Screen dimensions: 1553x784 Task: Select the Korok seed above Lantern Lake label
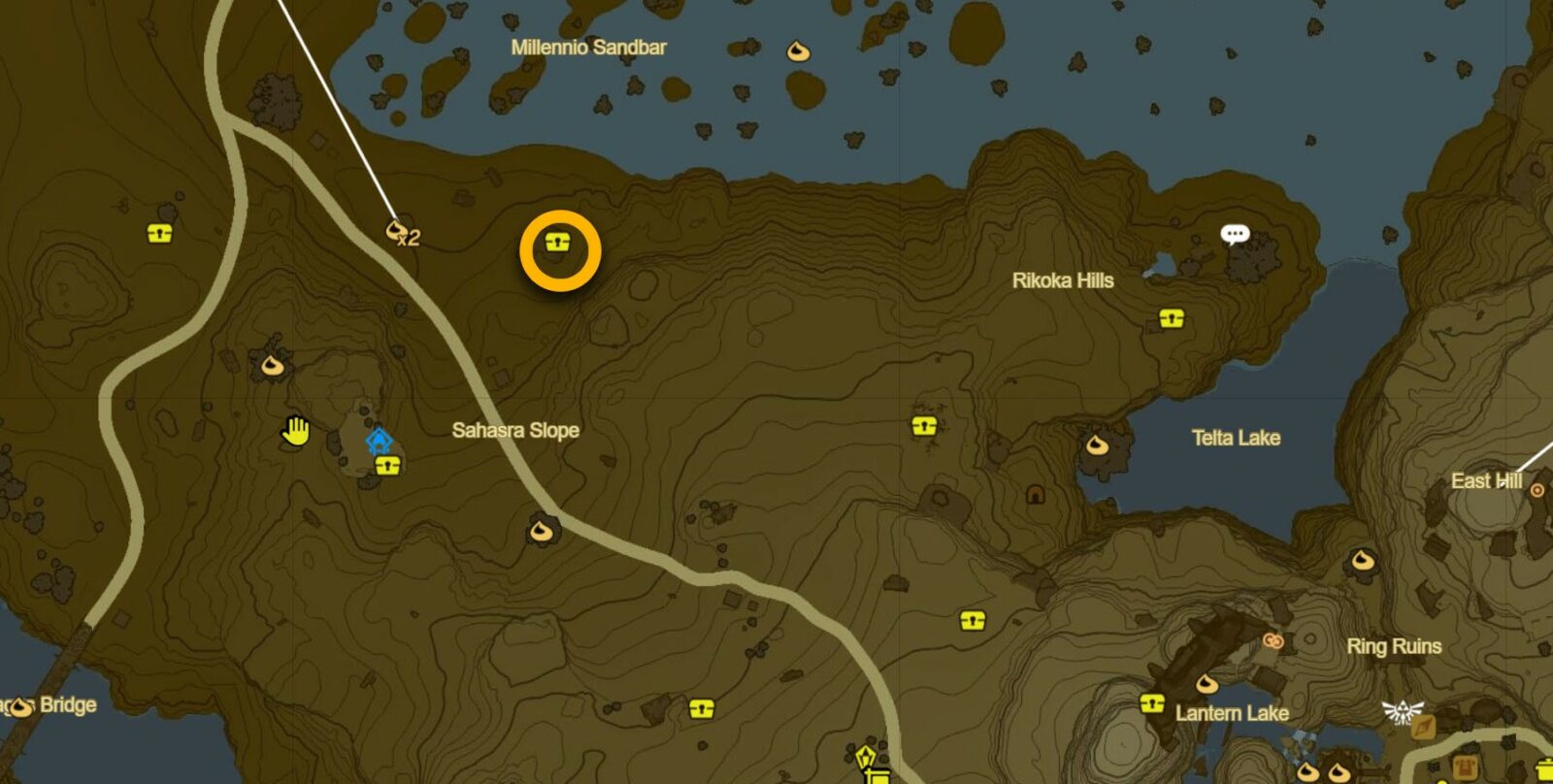point(1206,684)
